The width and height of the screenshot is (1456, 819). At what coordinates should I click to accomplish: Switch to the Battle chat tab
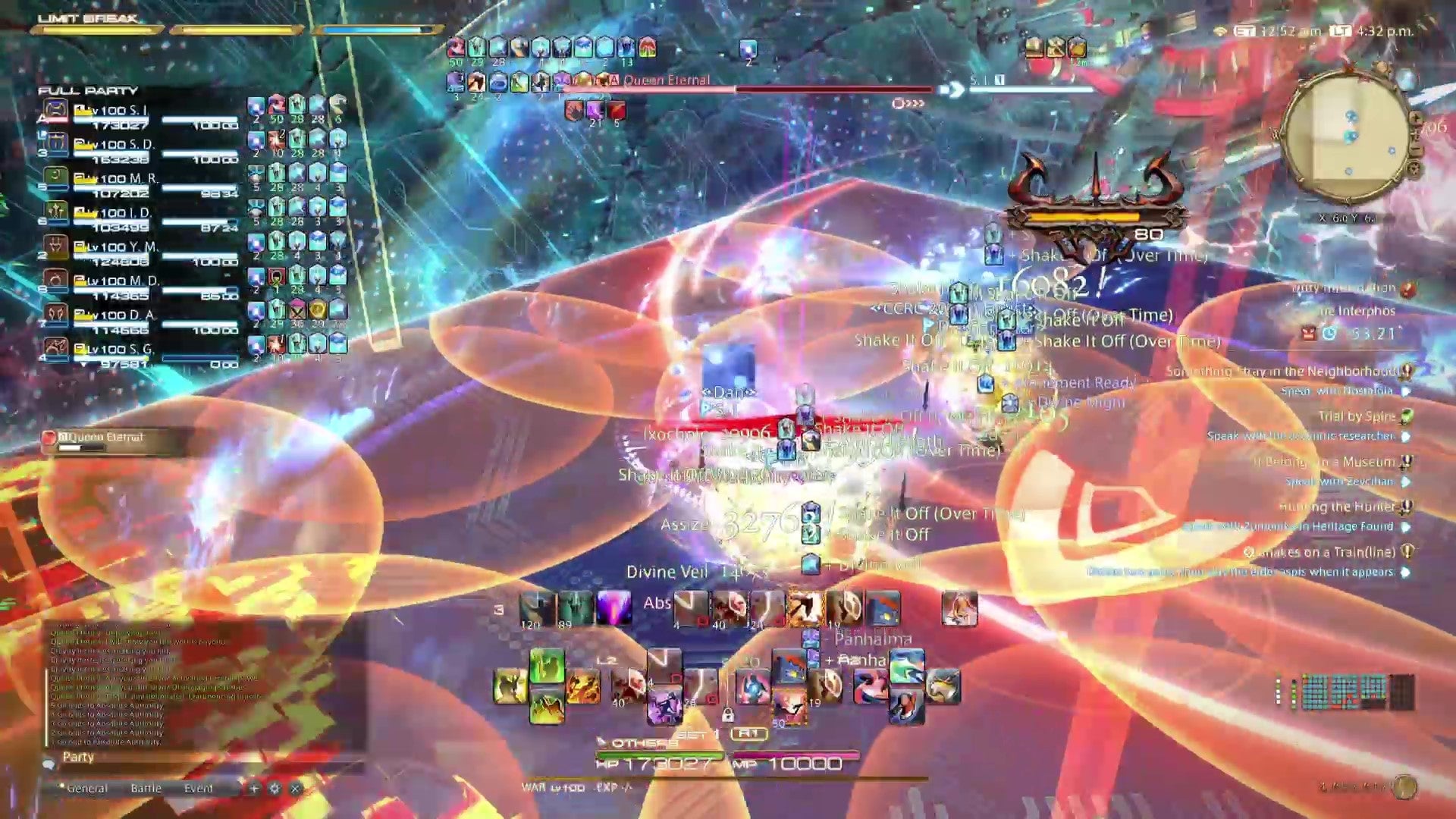[146, 789]
